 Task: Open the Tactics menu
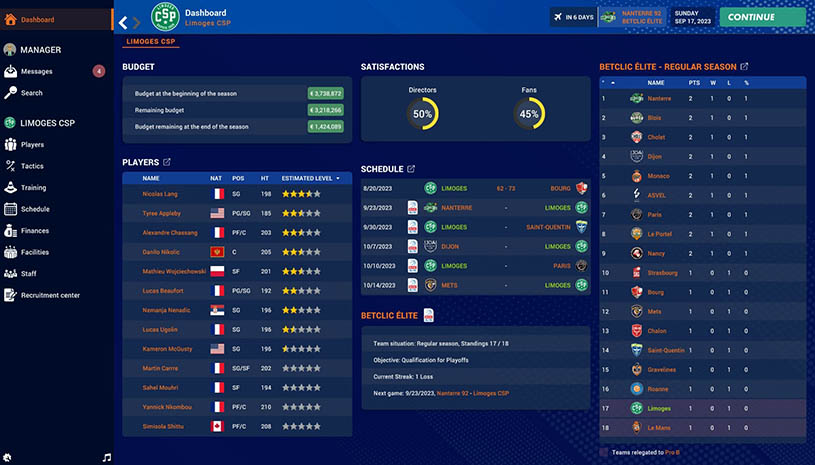point(32,166)
